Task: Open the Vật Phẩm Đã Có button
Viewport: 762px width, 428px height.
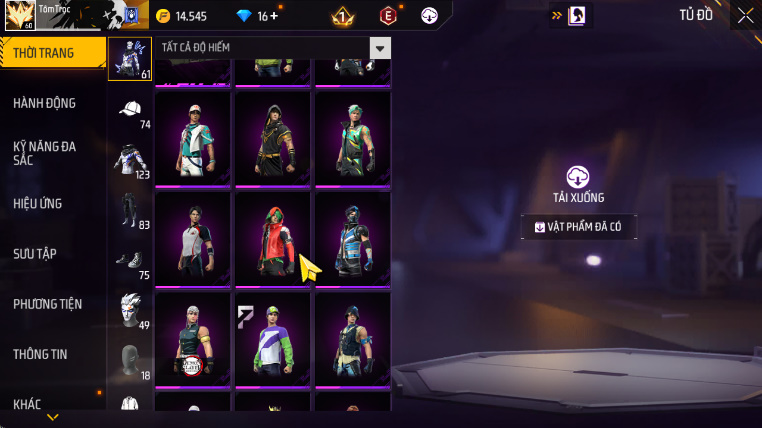Action: (x=578, y=227)
